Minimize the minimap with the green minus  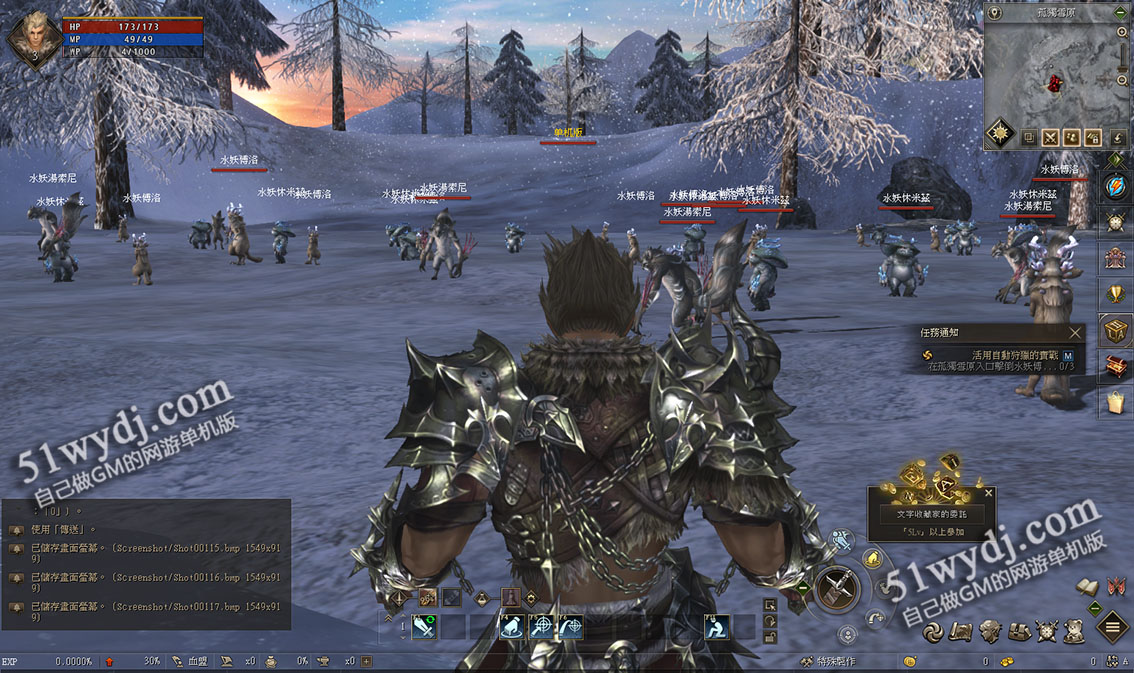click(1123, 13)
